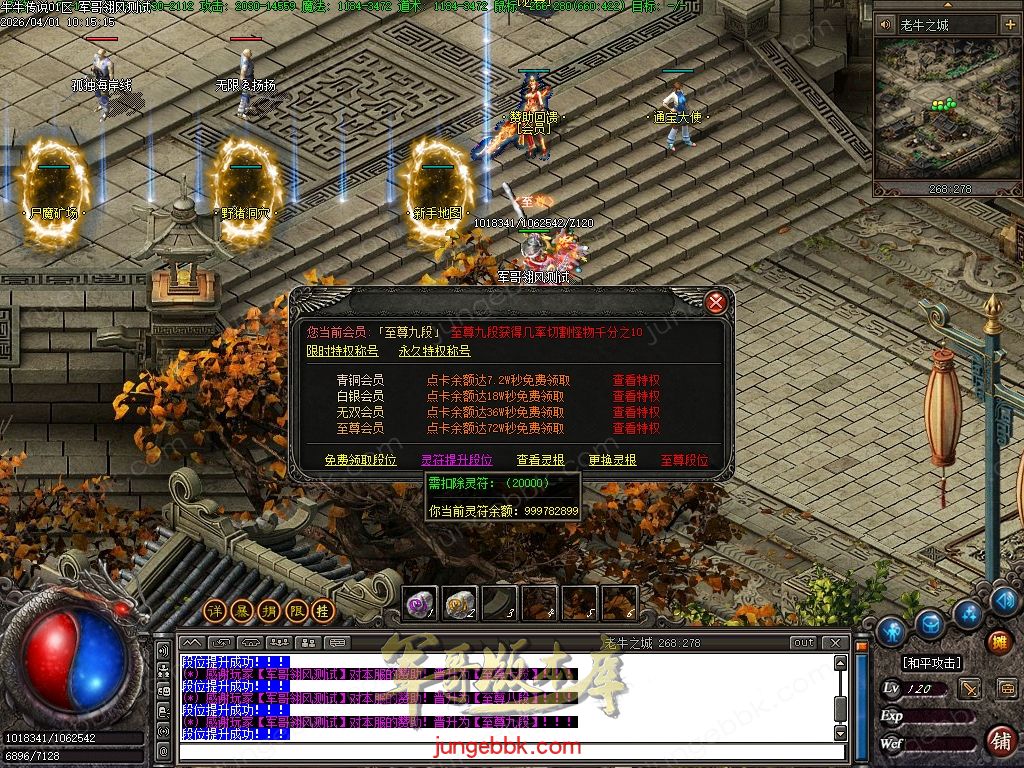The image size is (1024, 768).
Task: Open the 摊 stall button
Action: point(999,642)
